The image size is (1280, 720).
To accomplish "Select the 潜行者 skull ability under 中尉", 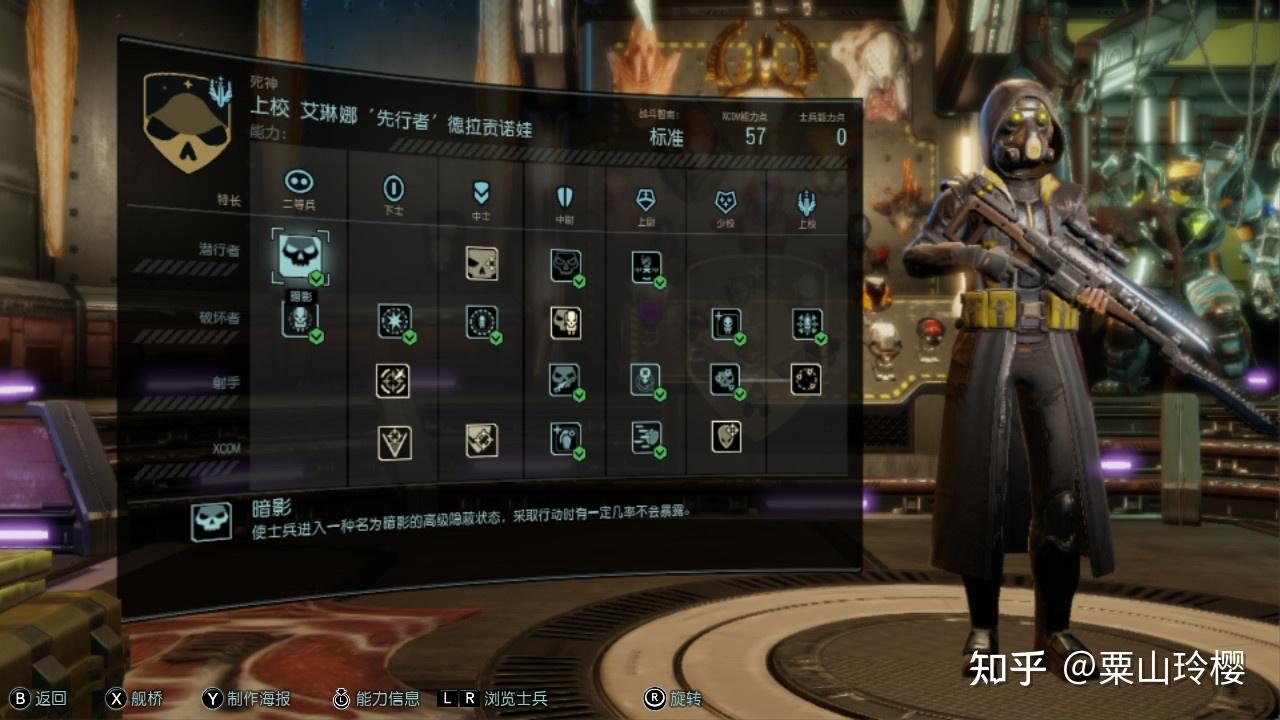I will pyautogui.click(x=566, y=265).
